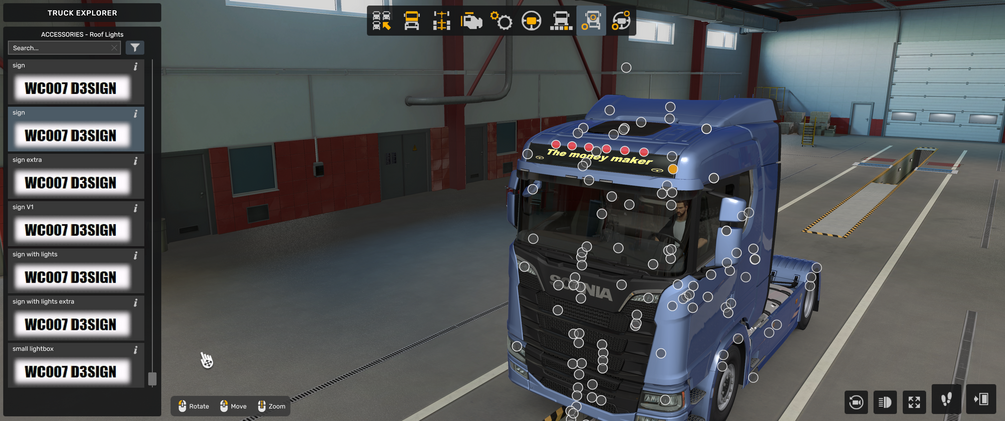Toggle the truck headlights button
The image size is (1005, 421).
[884, 402]
